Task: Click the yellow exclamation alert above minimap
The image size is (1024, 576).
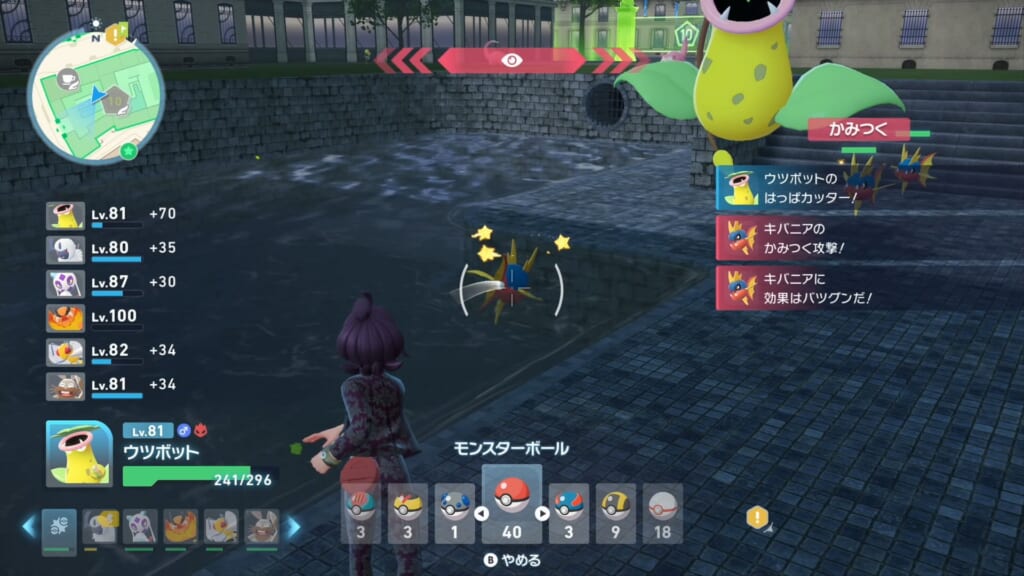Action: 116,34
